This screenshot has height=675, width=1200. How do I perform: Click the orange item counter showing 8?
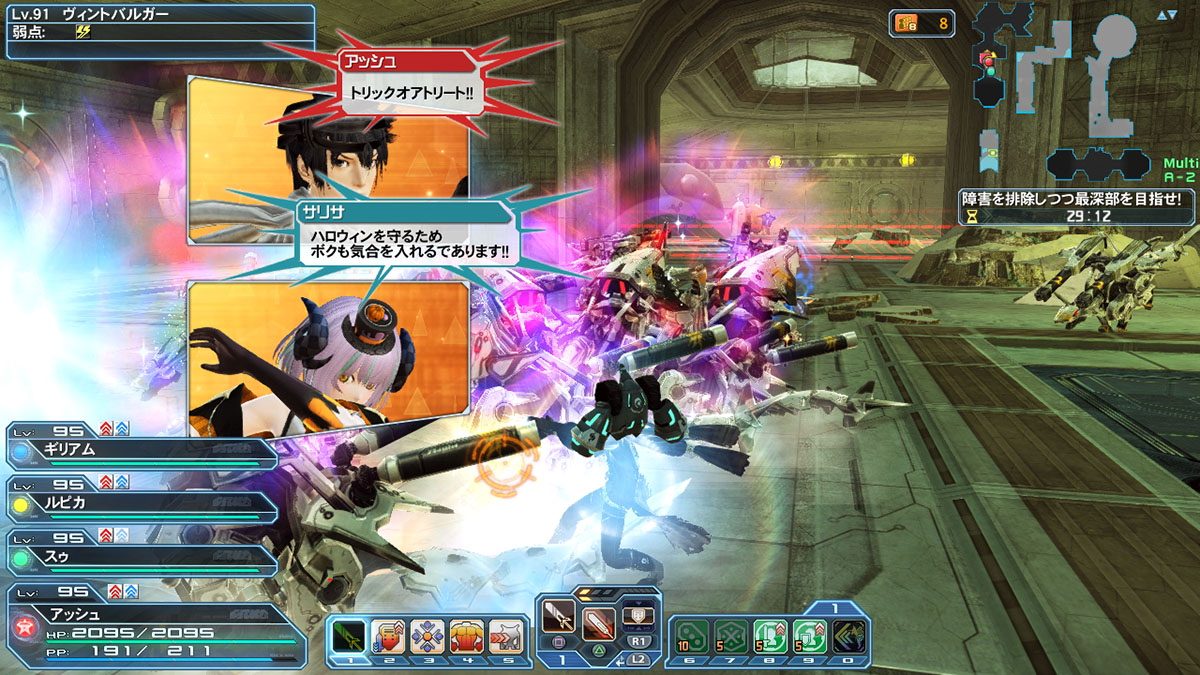921,23
